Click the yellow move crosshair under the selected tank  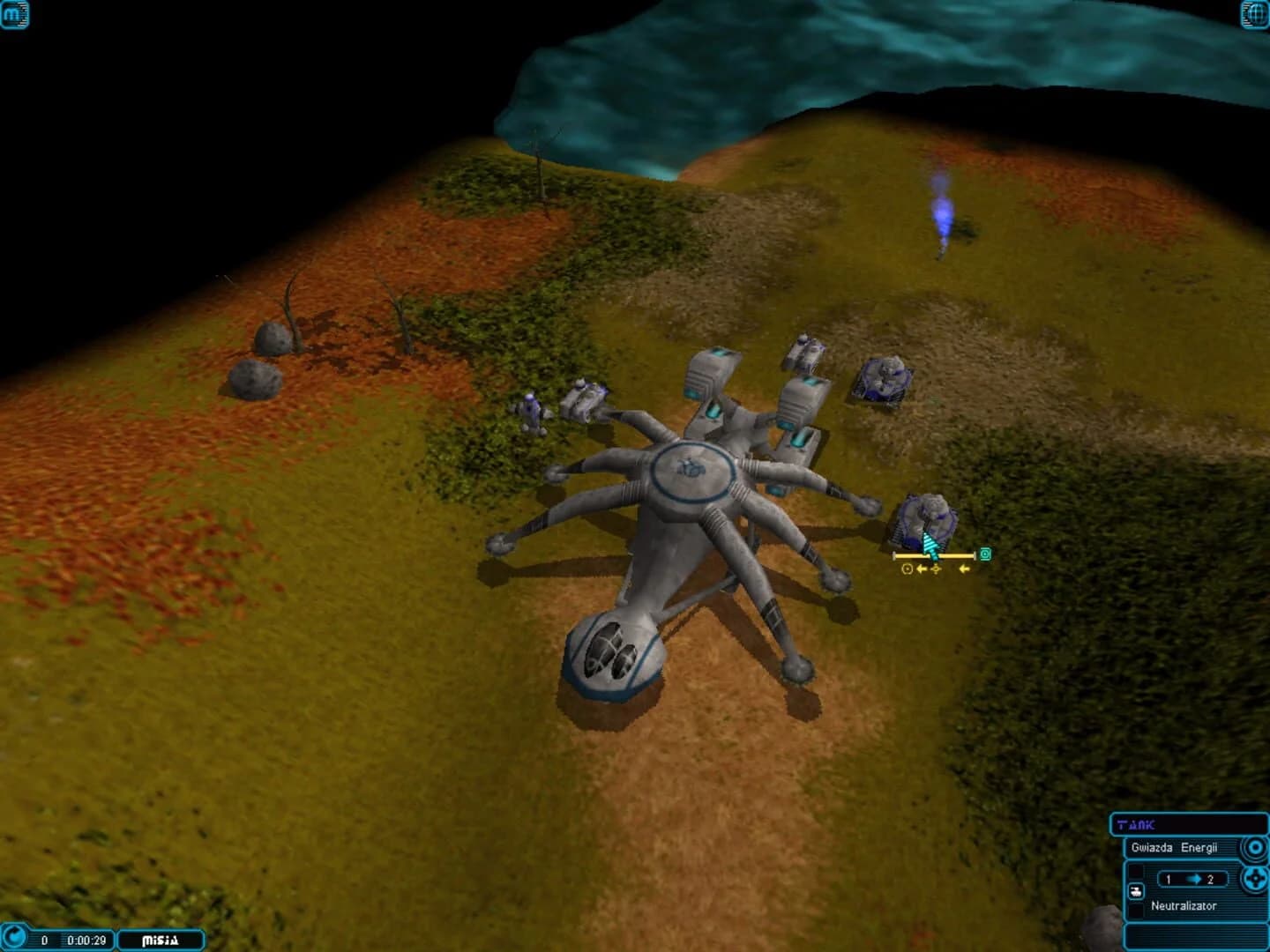(x=936, y=569)
